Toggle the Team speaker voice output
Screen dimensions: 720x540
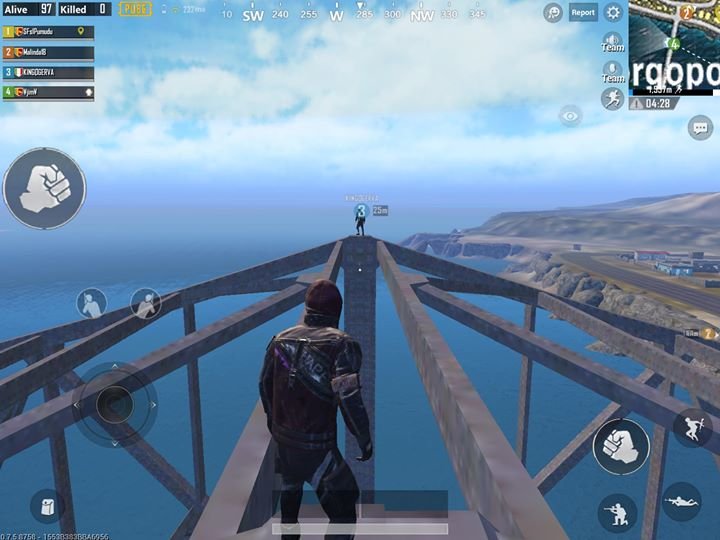click(612, 40)
